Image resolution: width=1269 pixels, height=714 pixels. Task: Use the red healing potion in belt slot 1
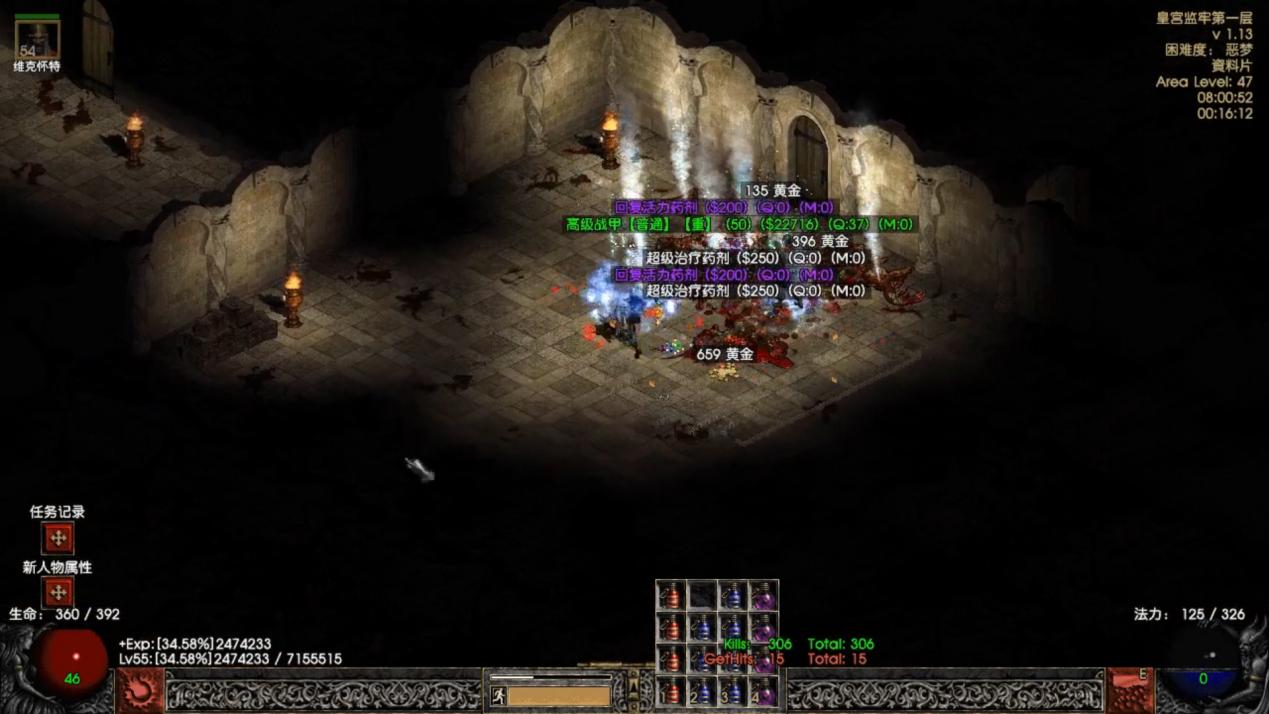(671, 690)
